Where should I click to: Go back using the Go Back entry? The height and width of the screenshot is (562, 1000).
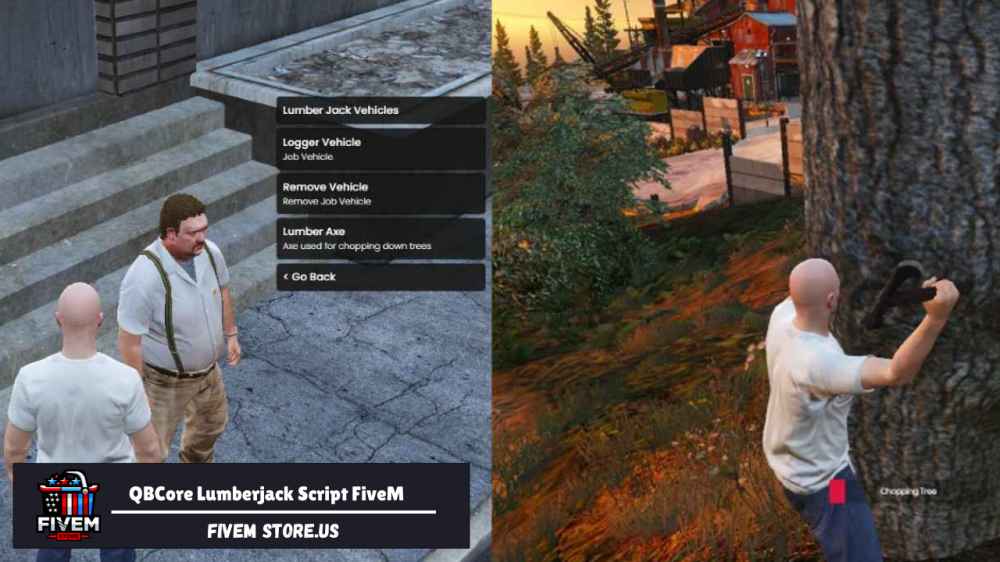coord(380,276)
